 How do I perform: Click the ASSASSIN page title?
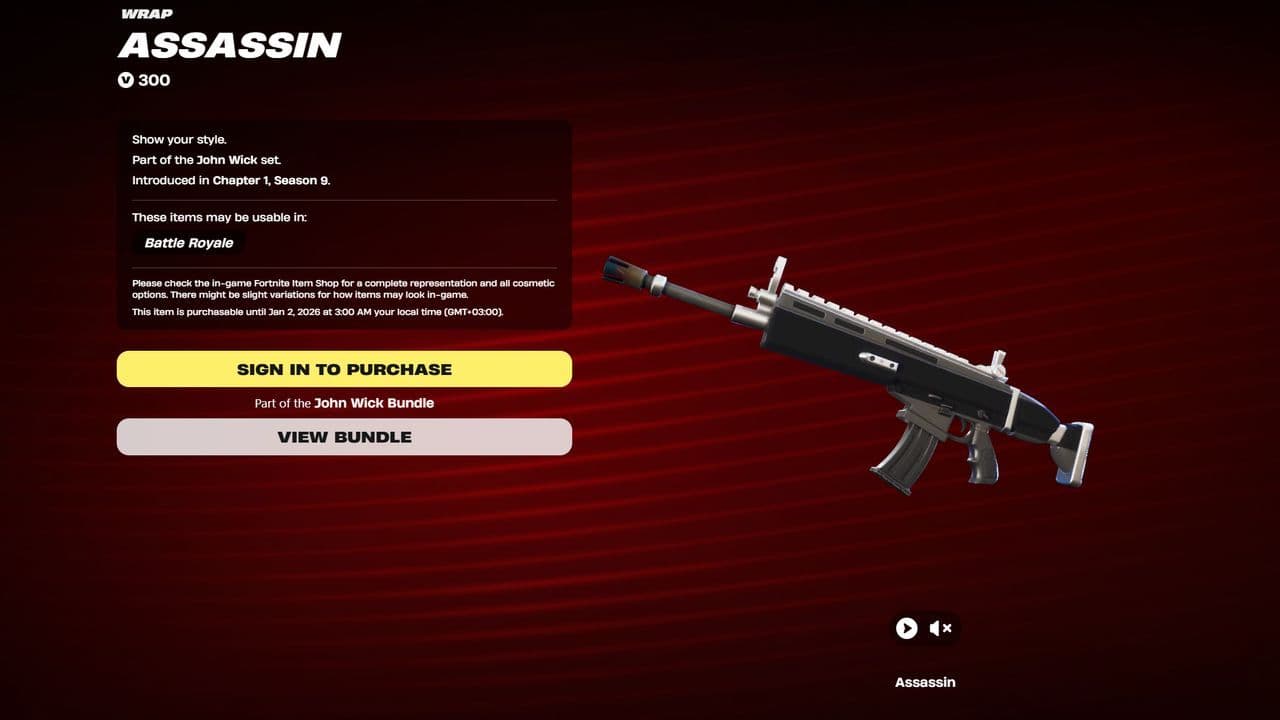click(229, 44)
